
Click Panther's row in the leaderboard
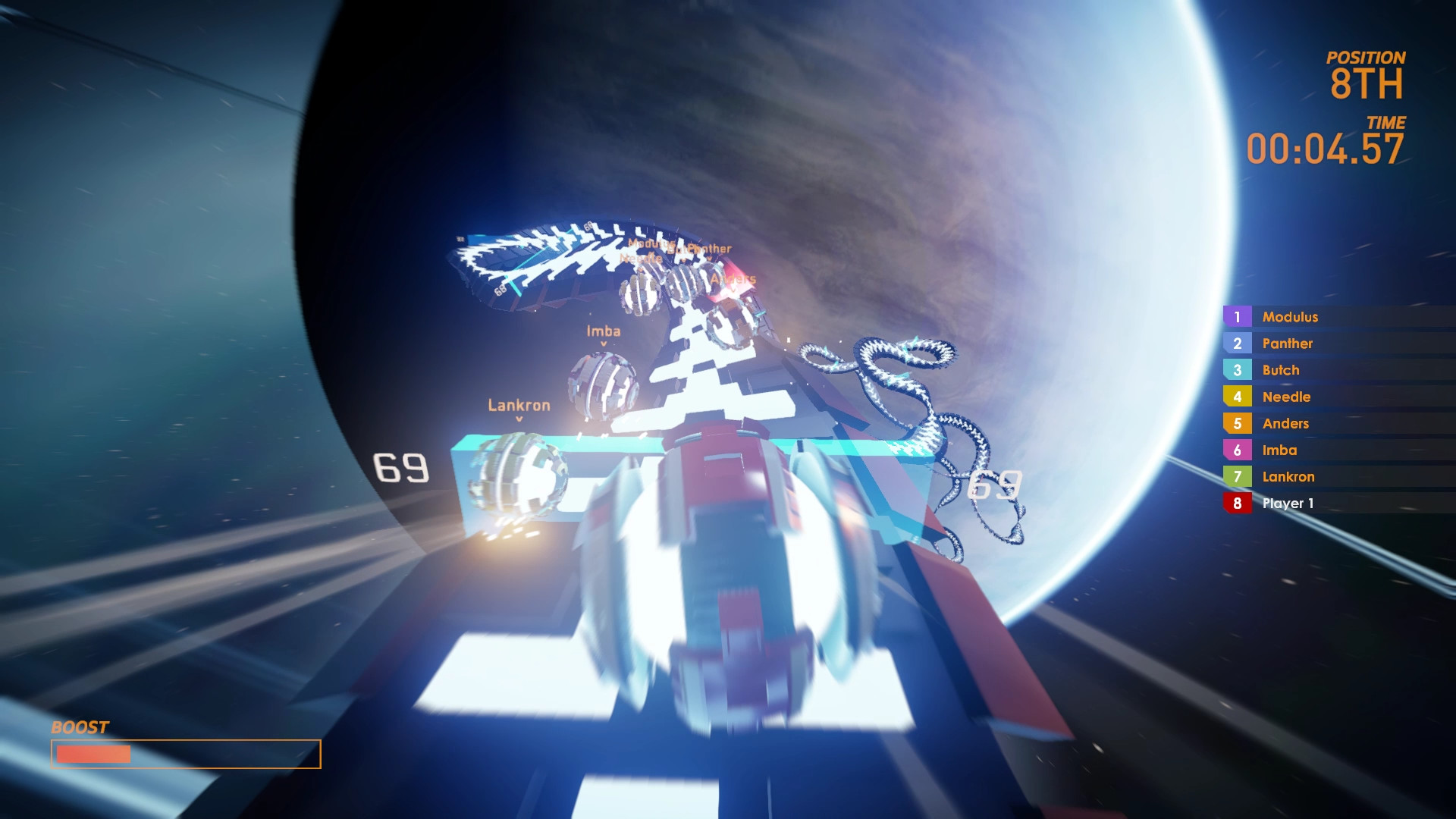click(x=1287, y=344)
